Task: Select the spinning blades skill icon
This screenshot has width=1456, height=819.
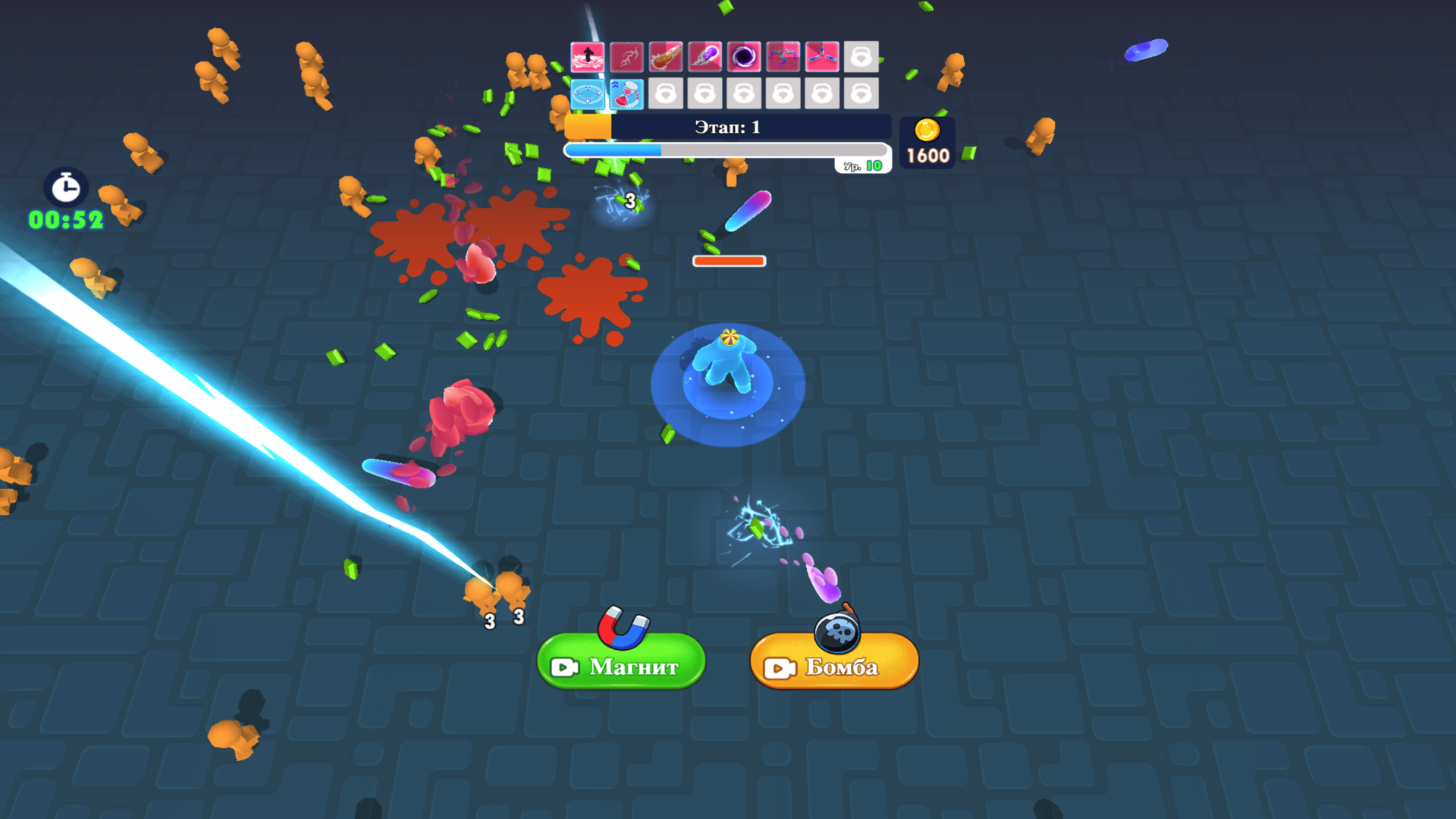Action: coord(821,57)
